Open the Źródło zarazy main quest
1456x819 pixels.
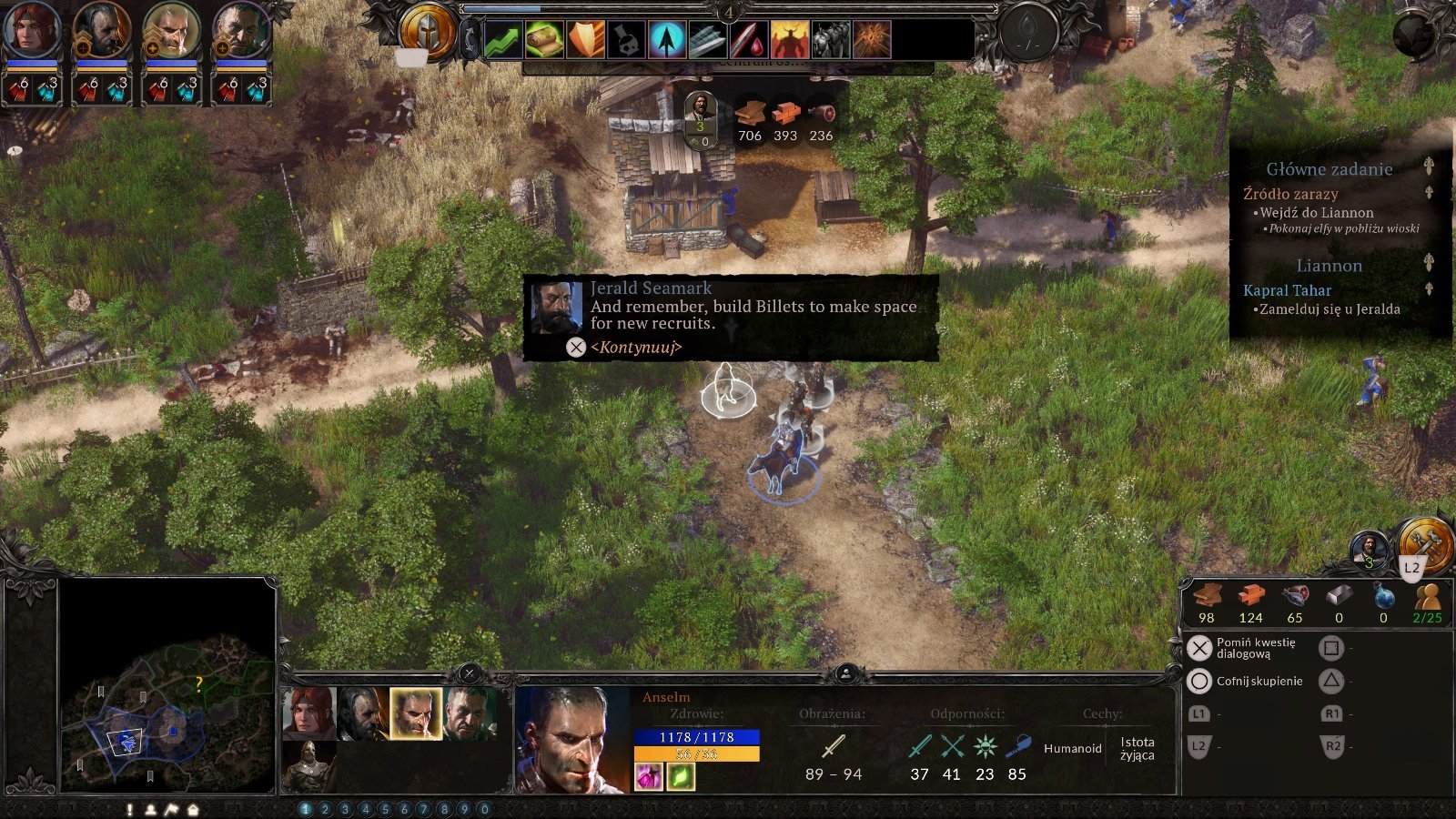pyautogui.click(x=1290, y=194)
